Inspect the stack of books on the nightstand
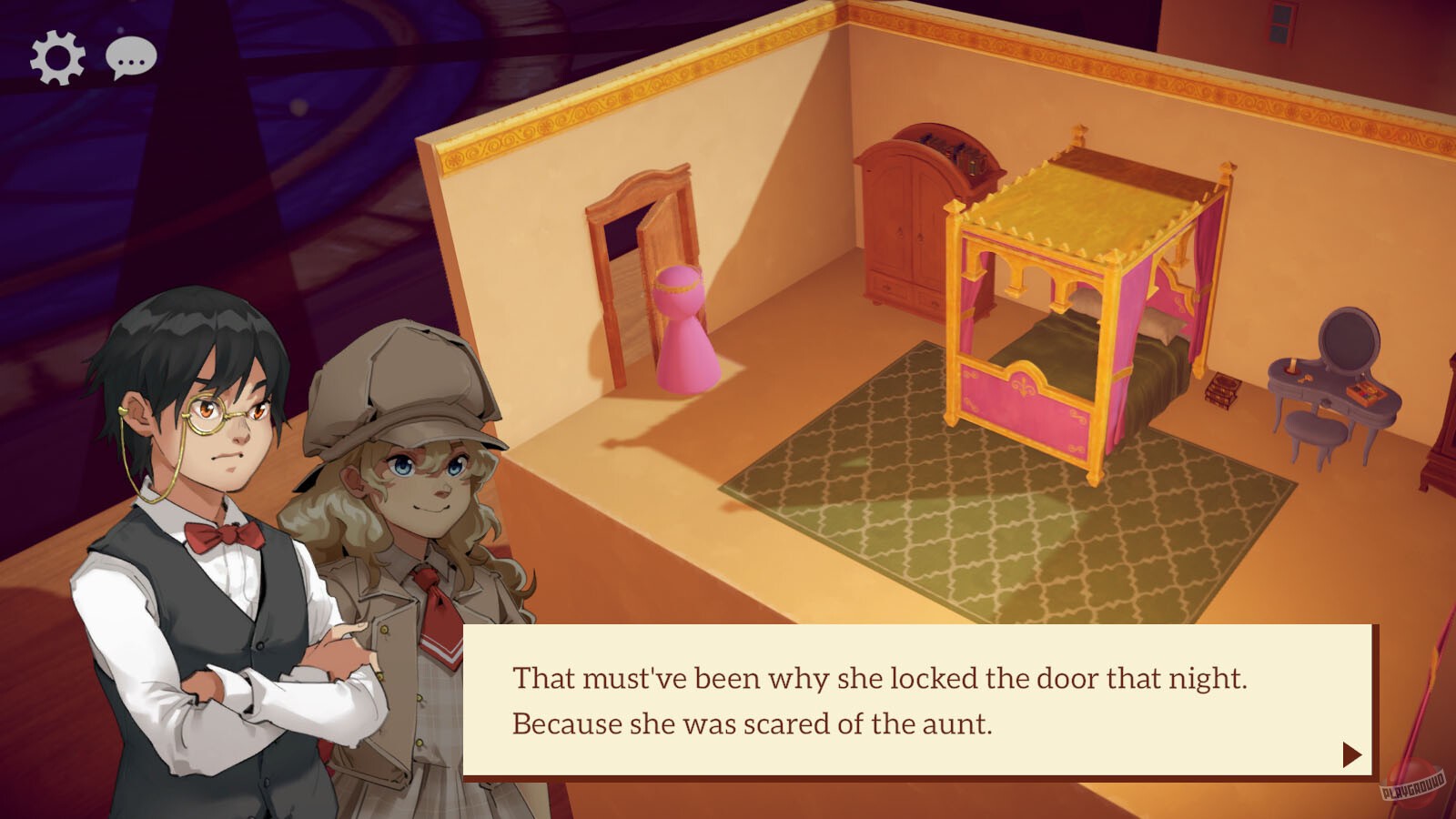Image resolution: width=1456 pixels, height=819 pixels. [x=1224, y=391]
